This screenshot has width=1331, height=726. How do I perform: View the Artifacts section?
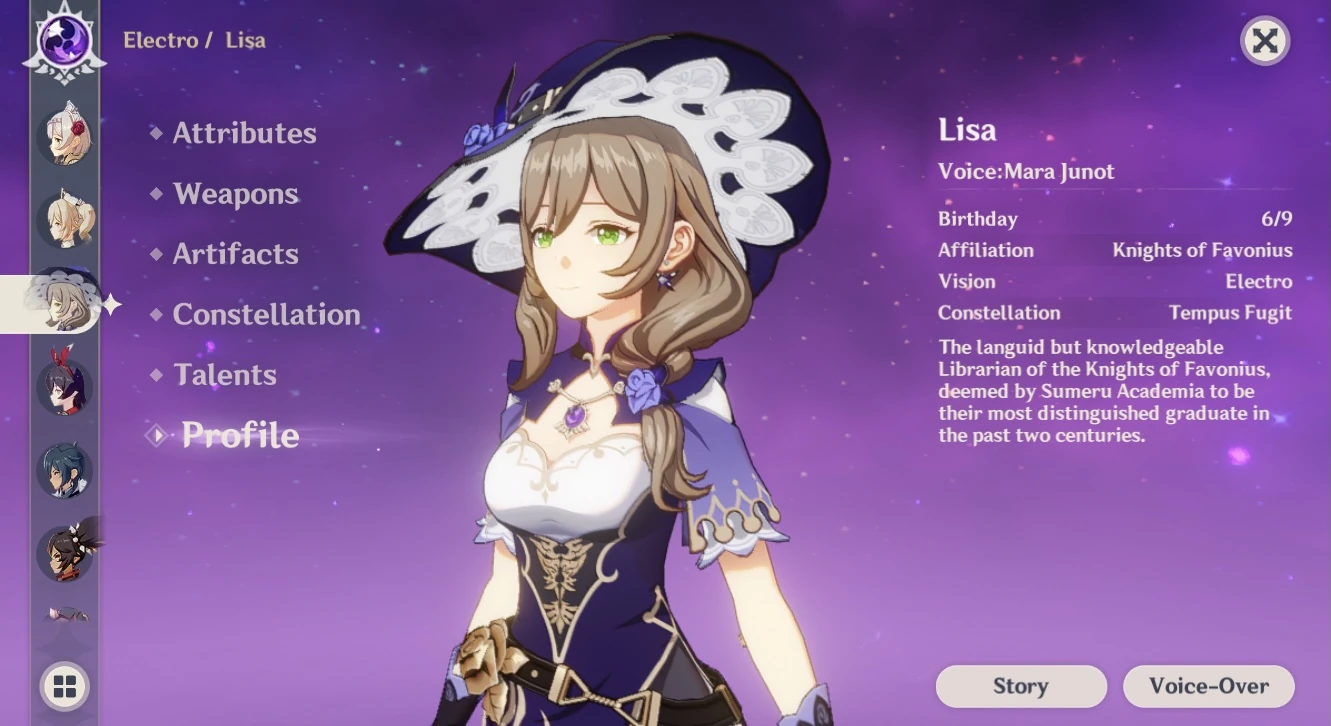pyautogui.click(x=235, y=254)
